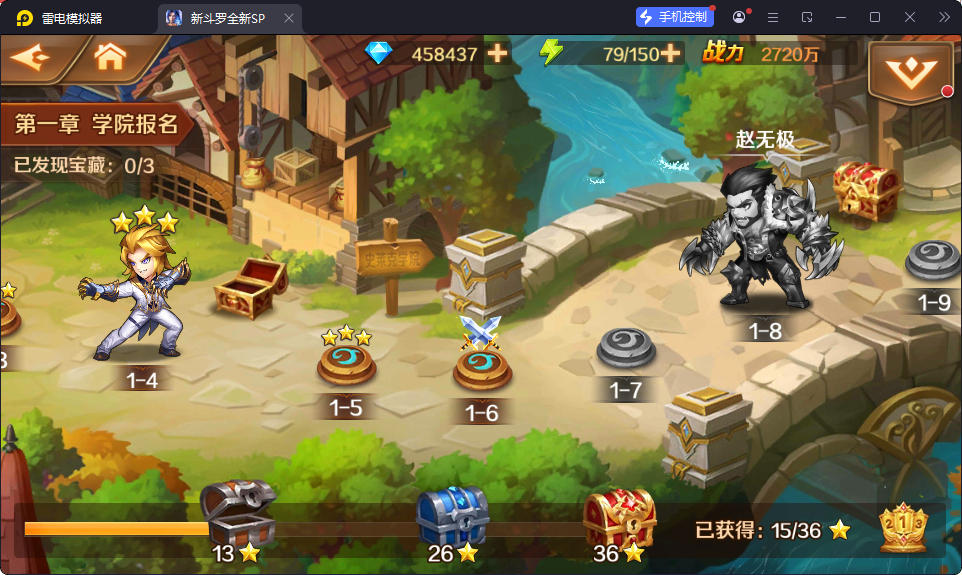Refill stamina with the plus button
Screen dimensions: 962x575
point(670,54)
